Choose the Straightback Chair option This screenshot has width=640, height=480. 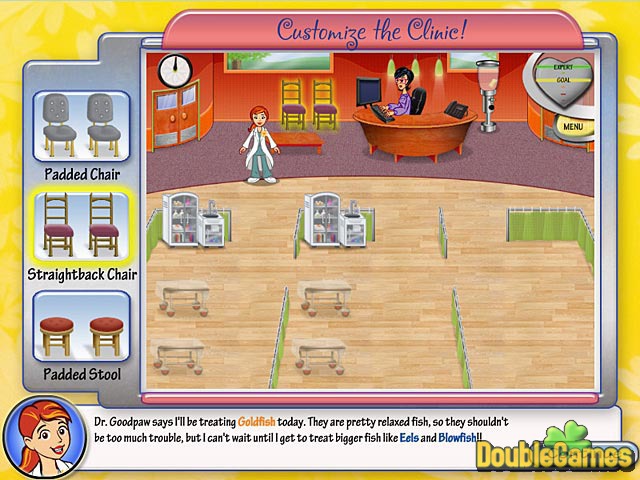point(82,227)
